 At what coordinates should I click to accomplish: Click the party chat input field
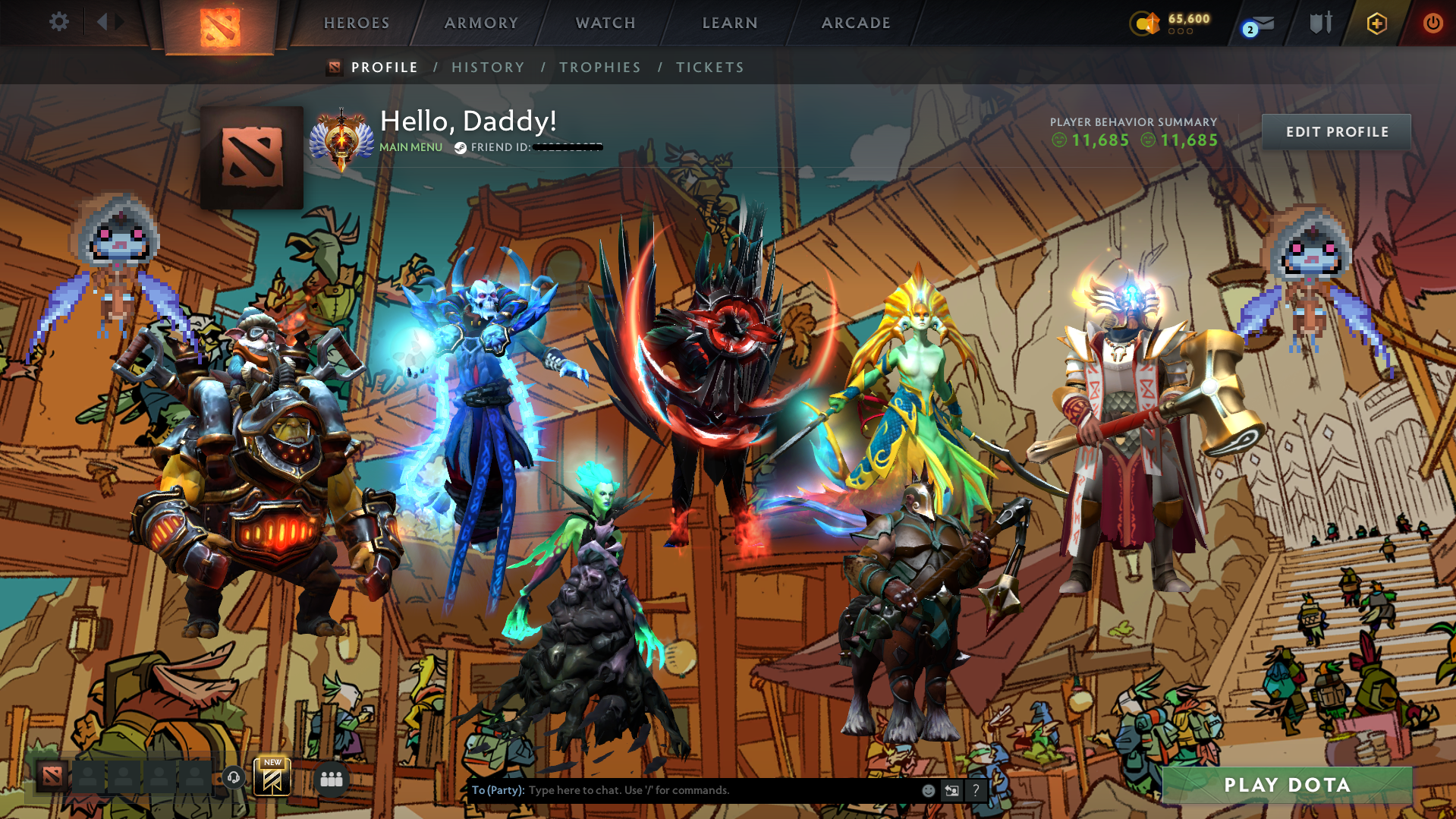pos(683,789)
